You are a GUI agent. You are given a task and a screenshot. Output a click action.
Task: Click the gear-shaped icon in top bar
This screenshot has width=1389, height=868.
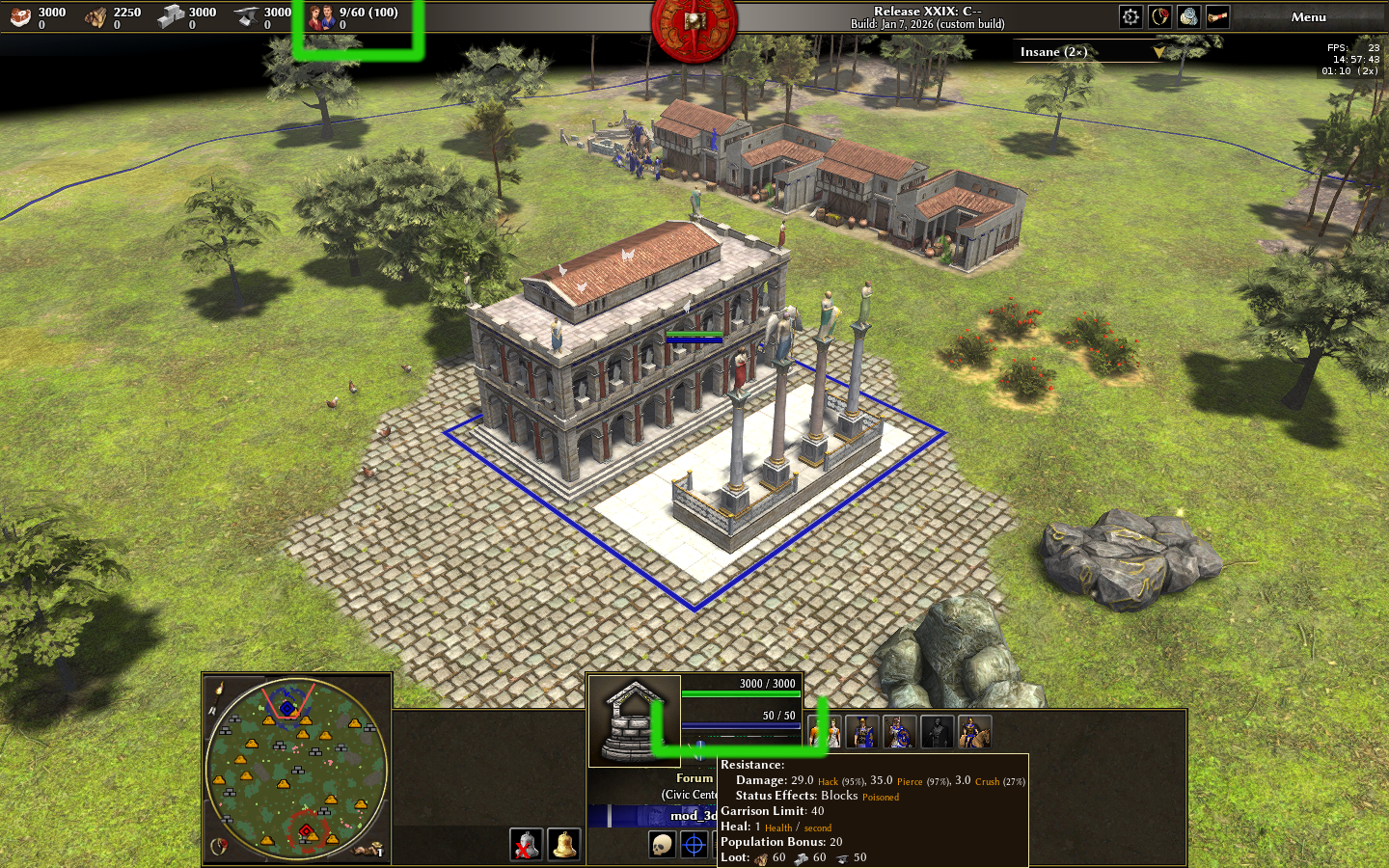tap(1130, 16)
